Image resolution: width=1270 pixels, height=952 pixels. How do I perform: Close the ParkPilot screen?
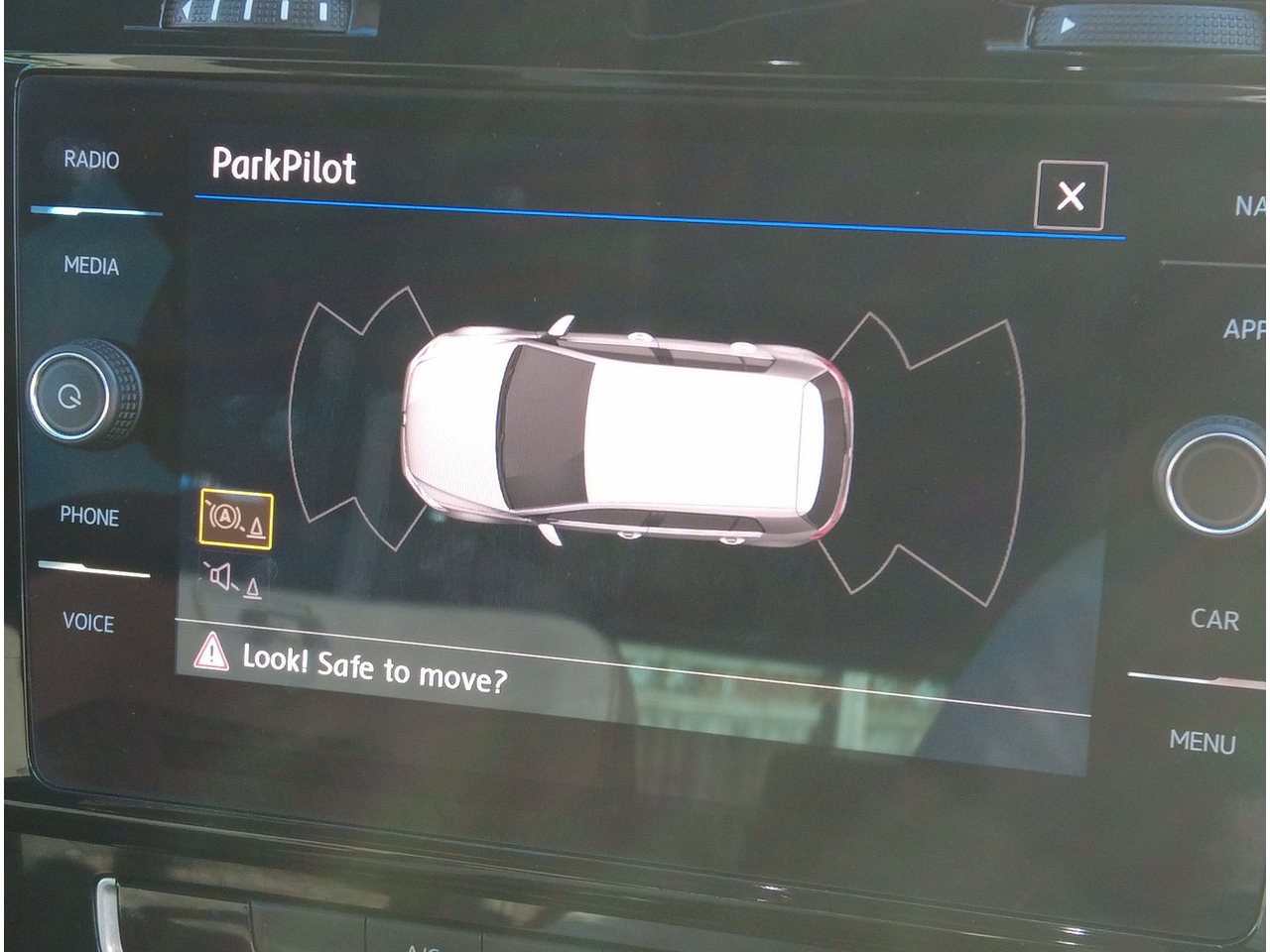coord(1070,195)
